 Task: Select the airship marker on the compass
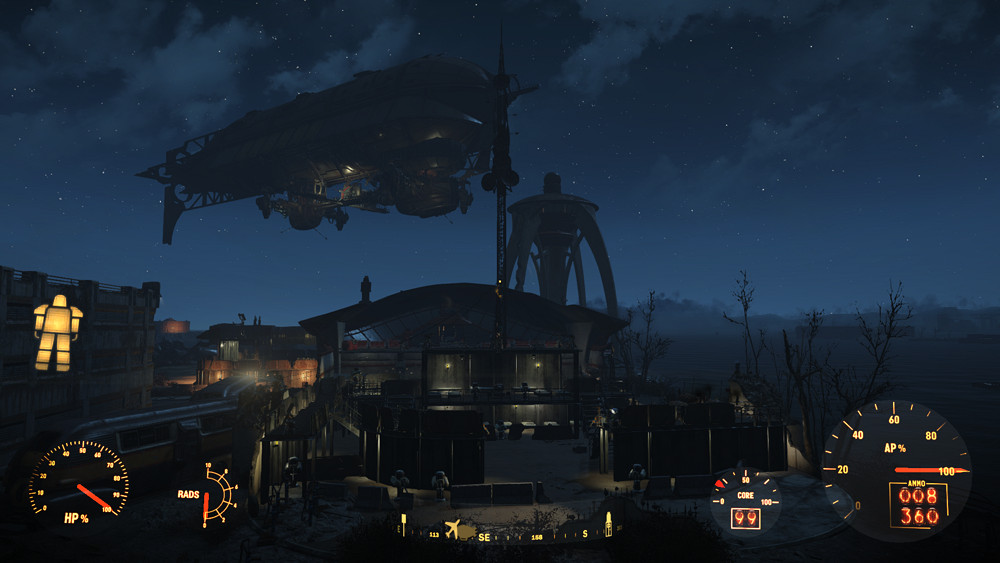click(x=468, y=532)
